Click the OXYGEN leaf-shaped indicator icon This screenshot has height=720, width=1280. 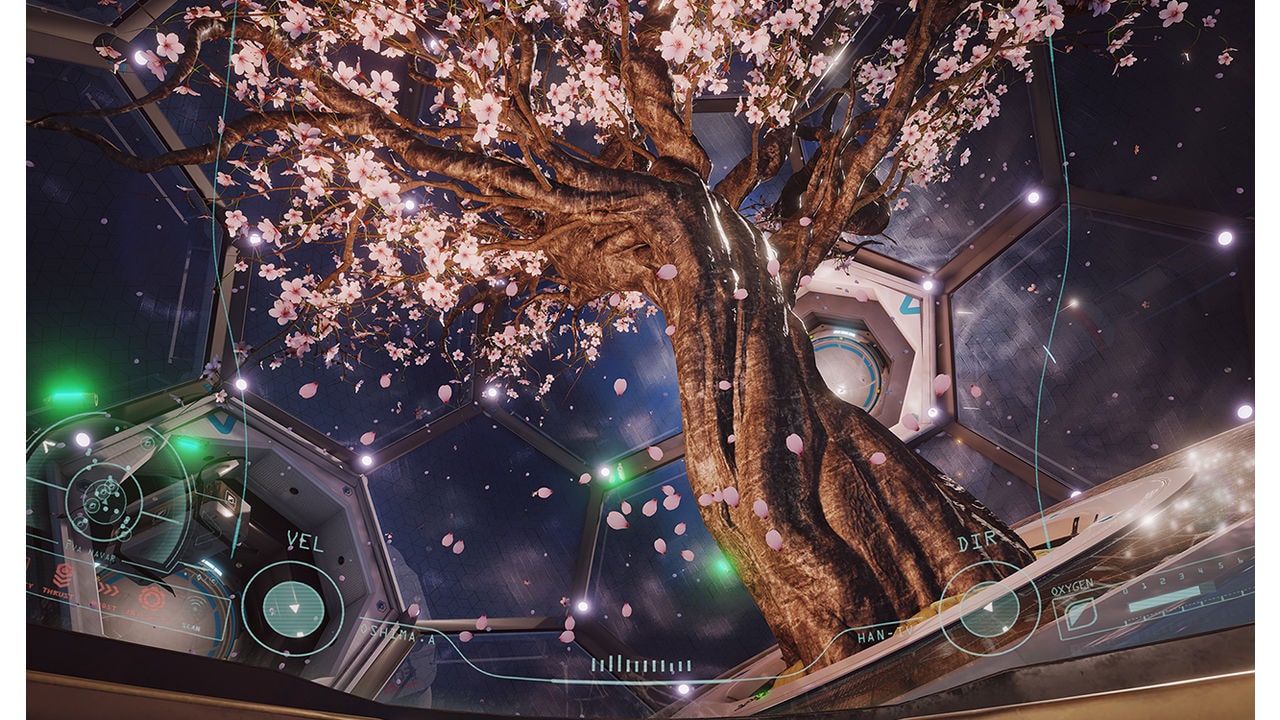tap(1079, 613)
